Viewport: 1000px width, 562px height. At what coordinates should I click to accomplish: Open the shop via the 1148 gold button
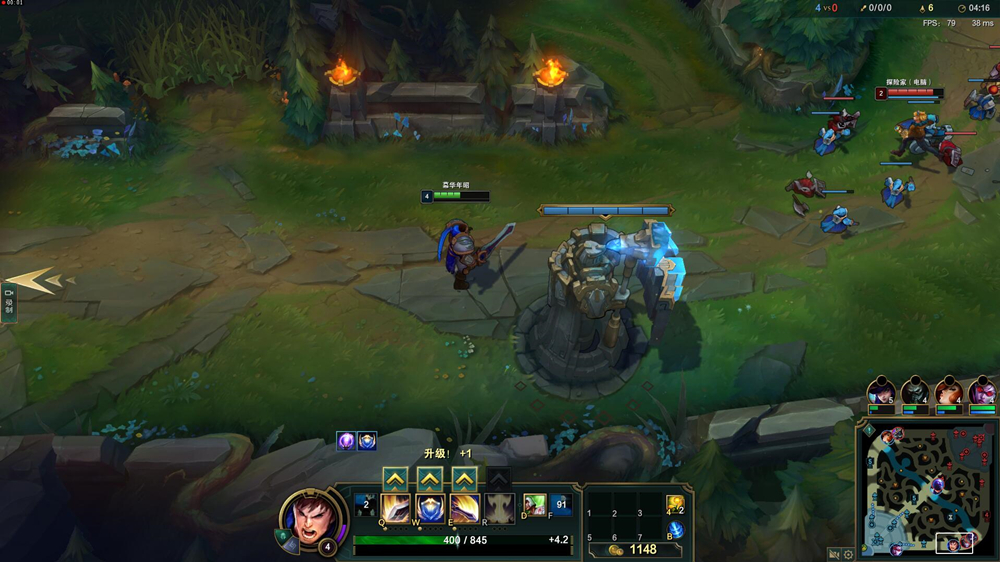point(632,549)
